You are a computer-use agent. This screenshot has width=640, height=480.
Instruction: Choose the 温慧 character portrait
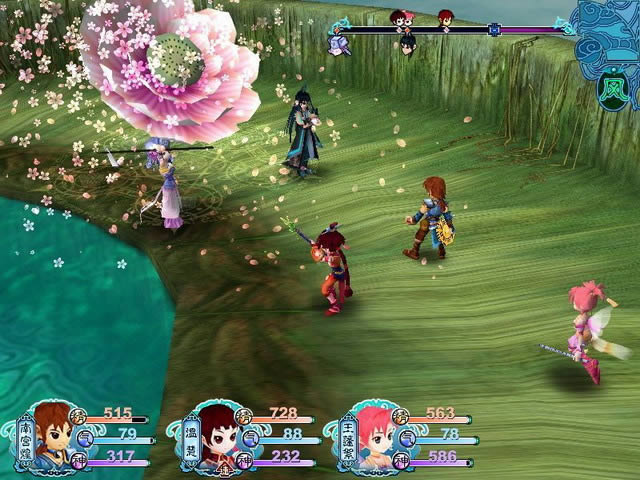pyautogui.click(x=218, y=436)
